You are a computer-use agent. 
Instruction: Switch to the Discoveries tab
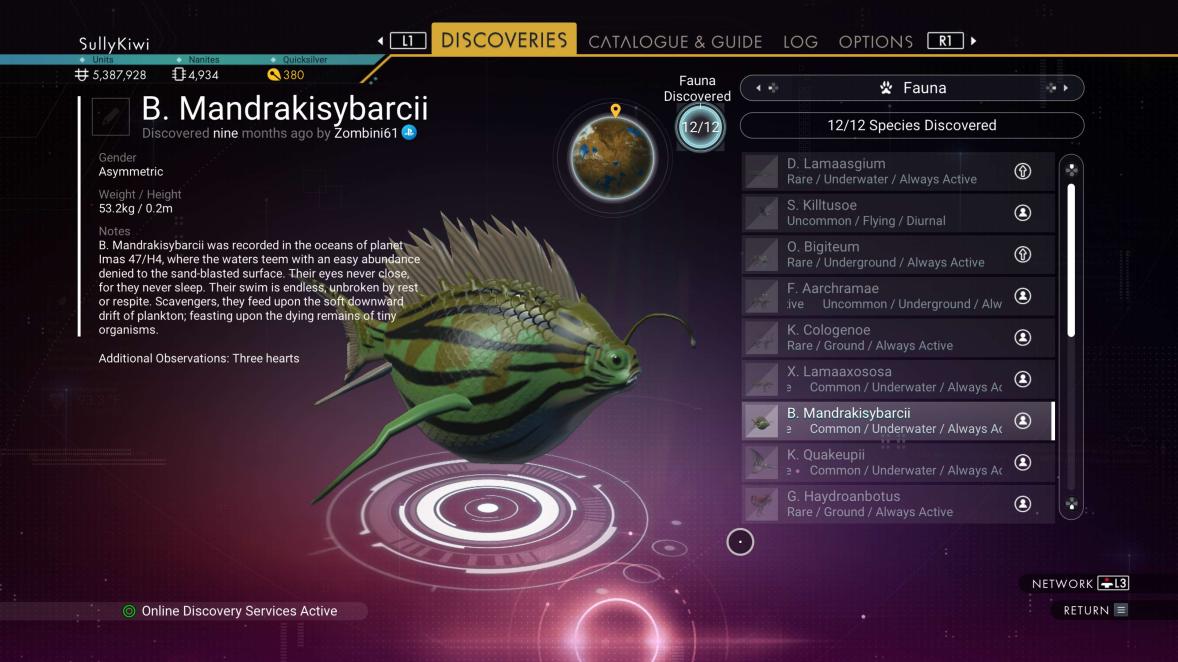coord(504,40)
